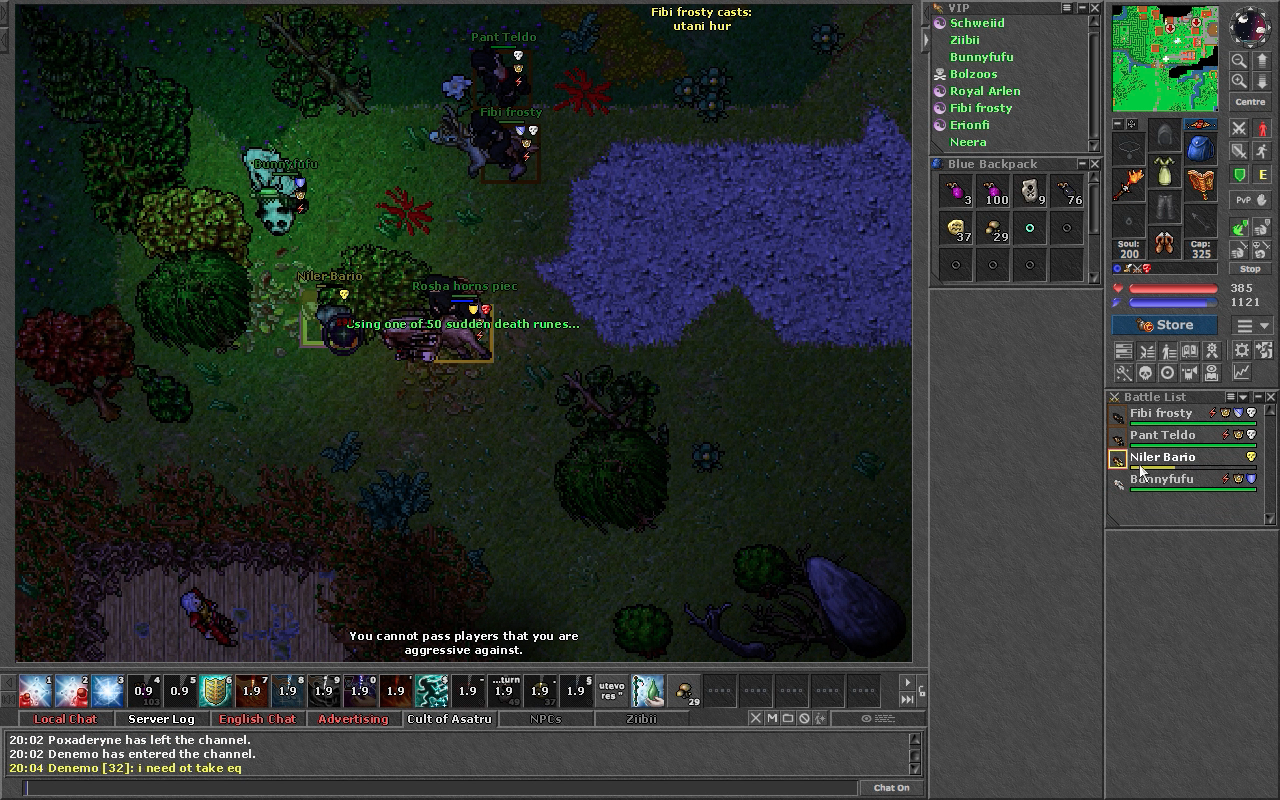
Task: Pick the brown mushrooms stack in backpack
Action: pos(993,229)
